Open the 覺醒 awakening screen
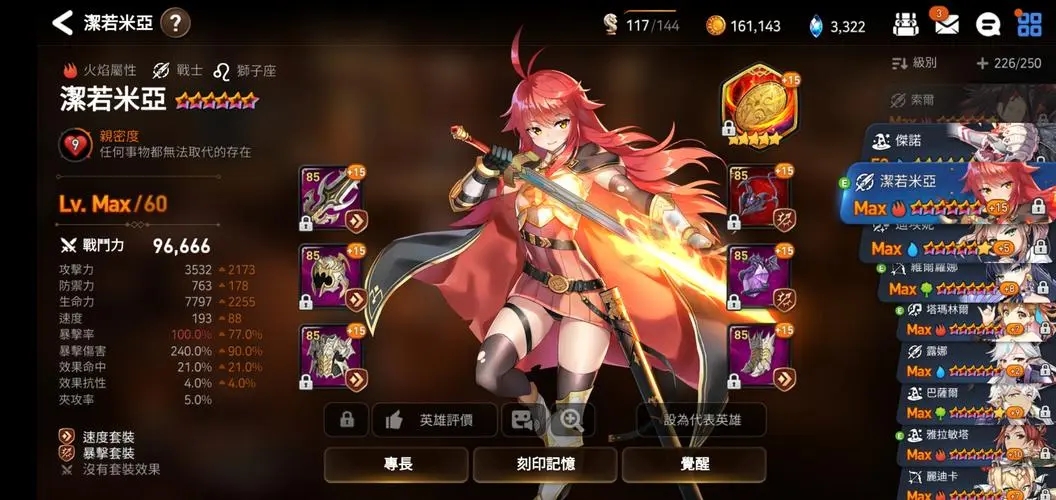The height and width of the screenshot is (500, 1056). [x=693, y=465]
